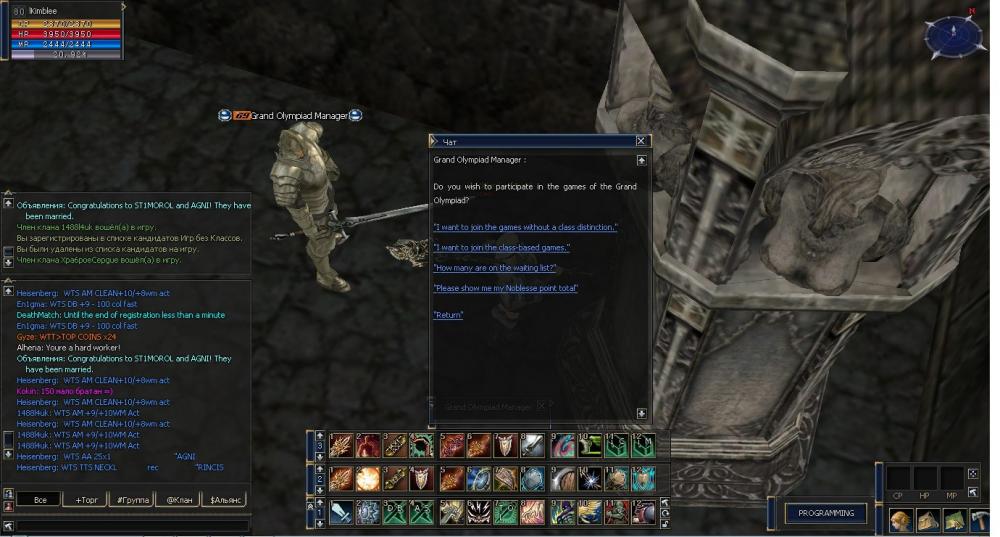Click the PROGRAMMING button
1000x537 pixels.
(825, 513)
